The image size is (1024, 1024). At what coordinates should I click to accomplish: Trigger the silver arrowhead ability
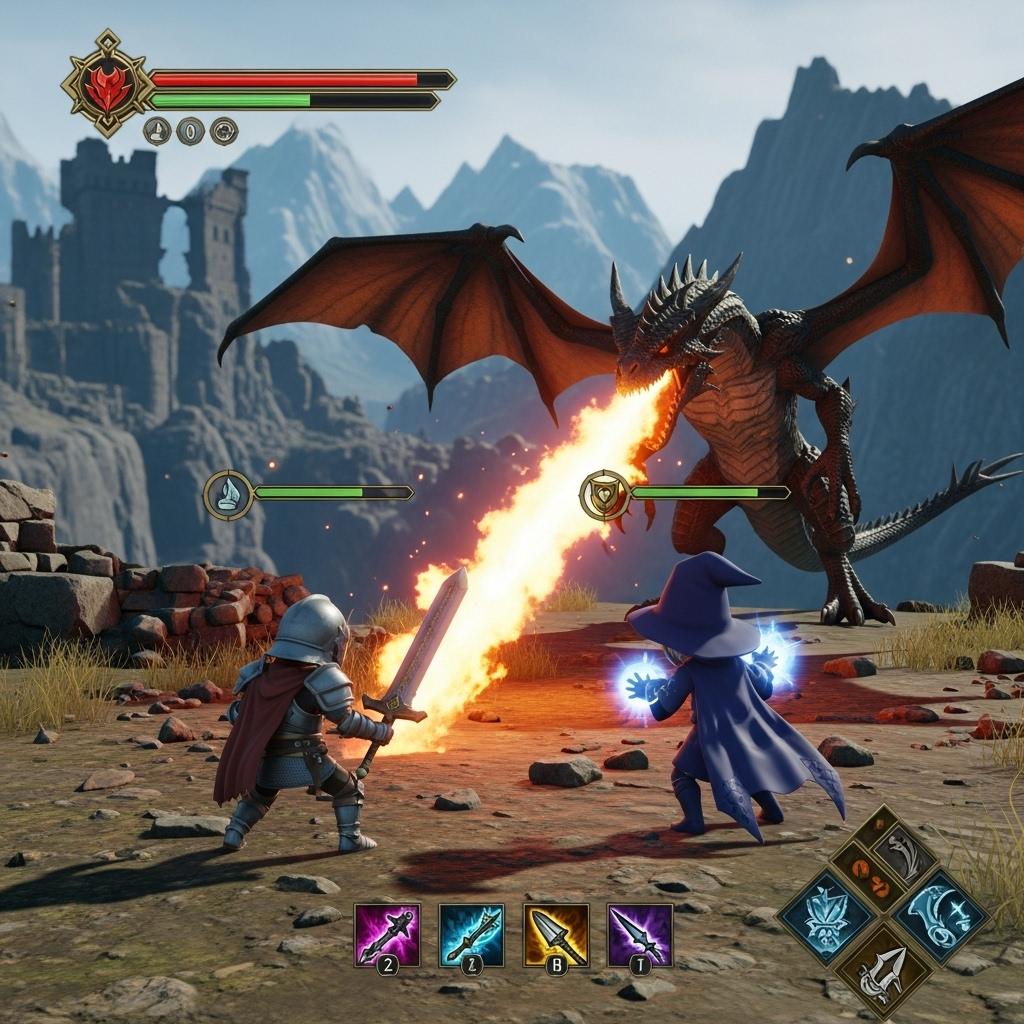pos(879,968)
